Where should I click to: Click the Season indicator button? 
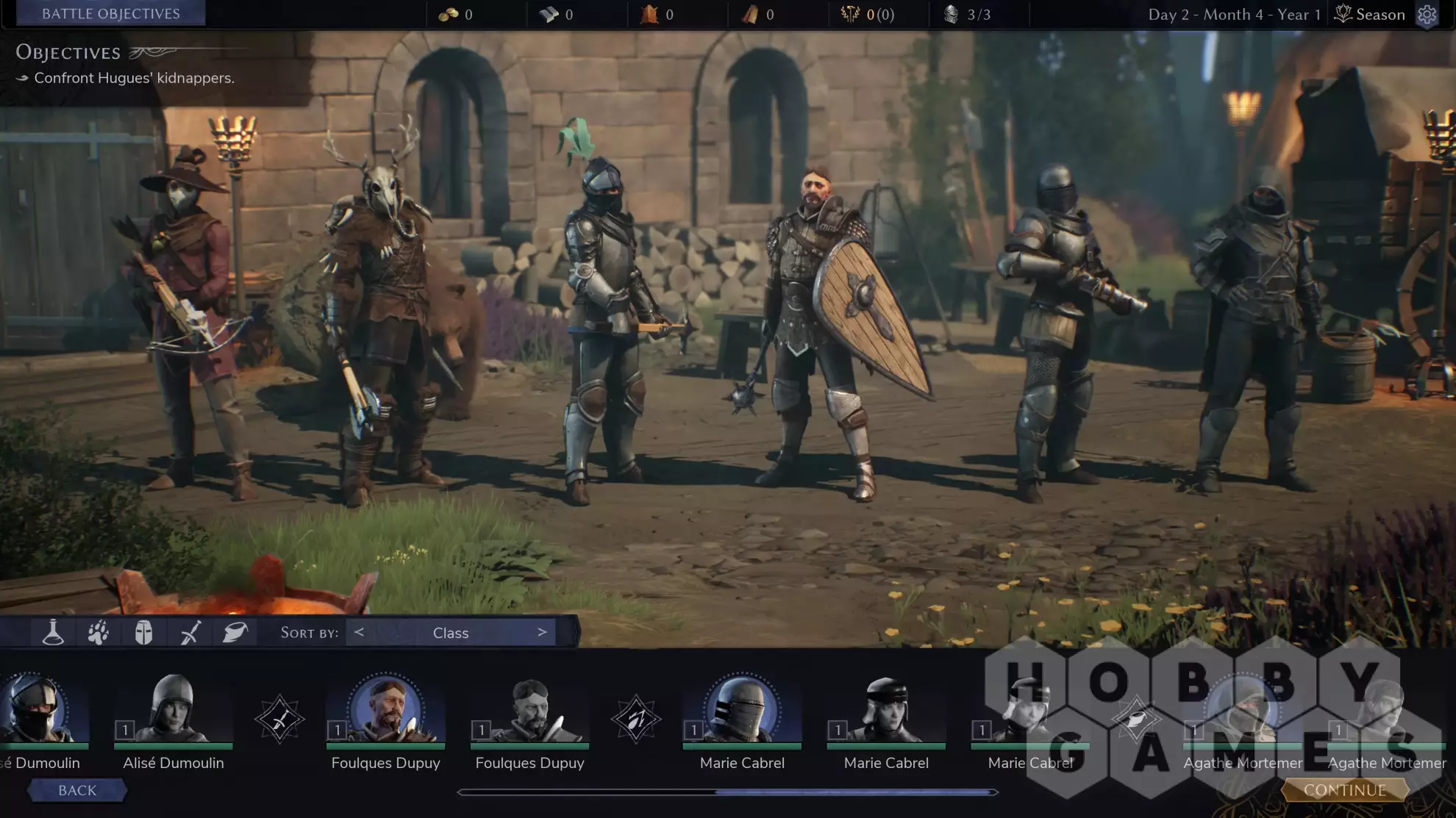click(x=1370, y=15)
